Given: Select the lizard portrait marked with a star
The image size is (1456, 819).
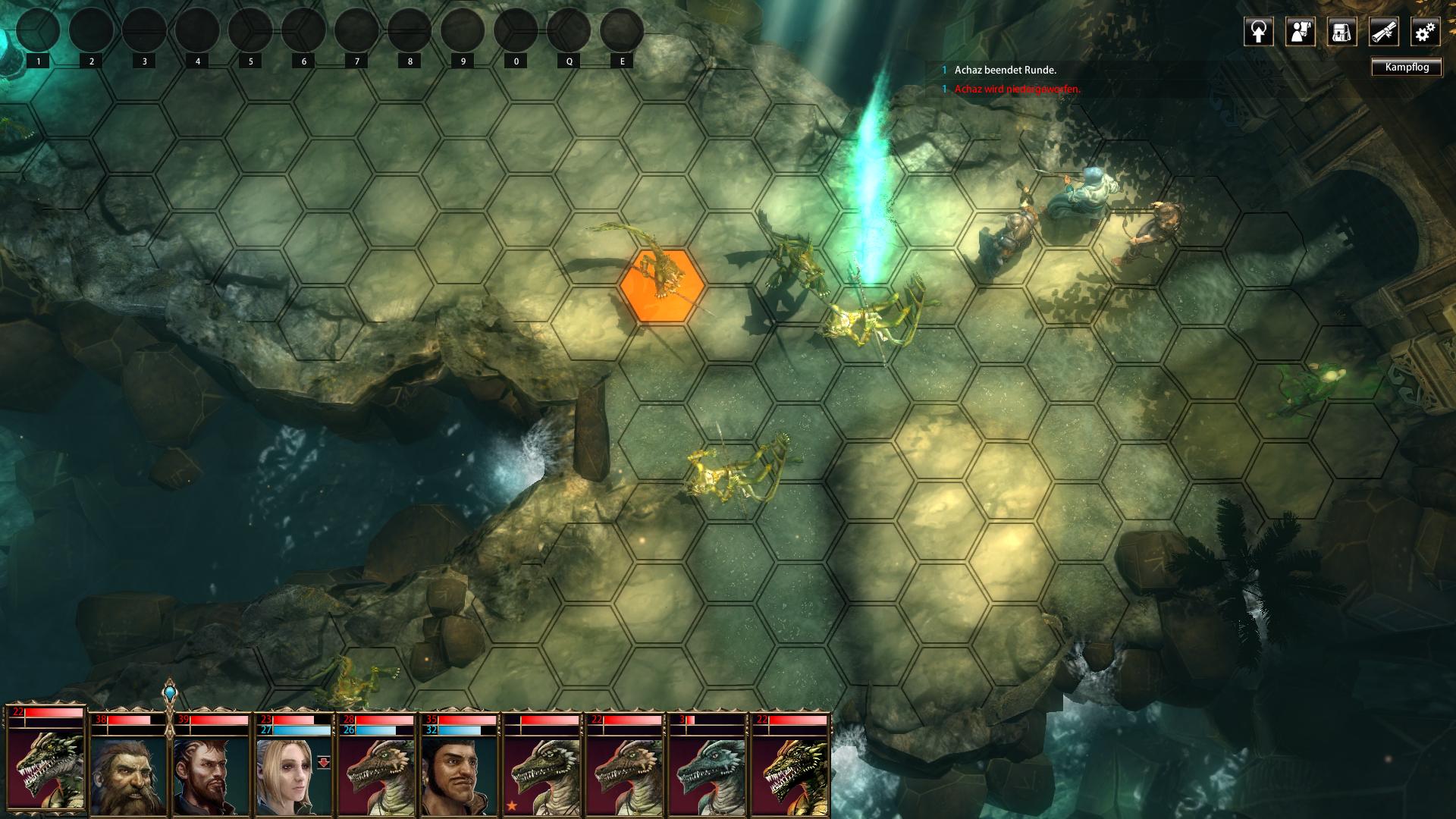Looking at the screenshot, I should pos(541,775).
